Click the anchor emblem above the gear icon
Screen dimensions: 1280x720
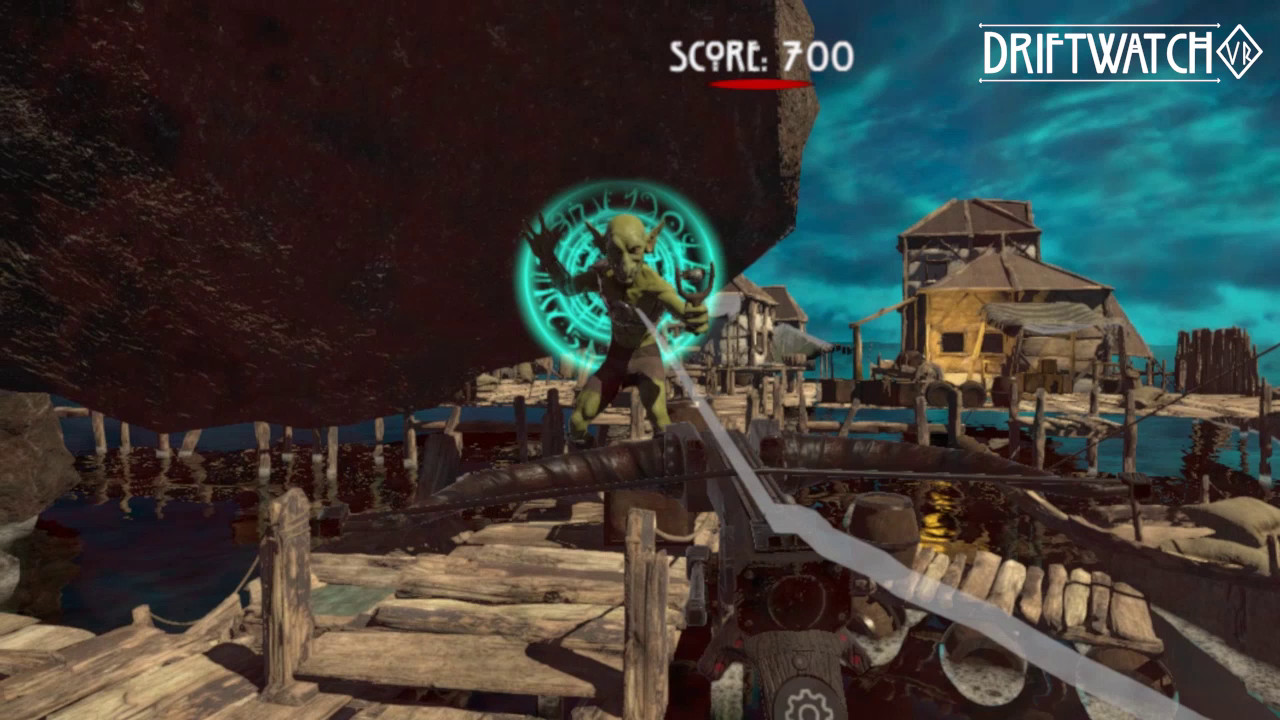(x=802, y=660)
